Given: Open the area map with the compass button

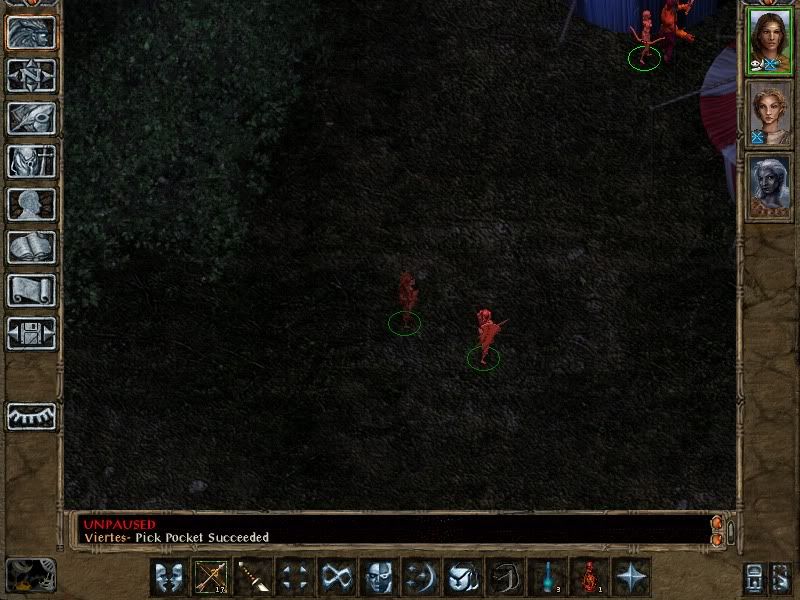Looking at the screenshot, I should pos(31,75).
